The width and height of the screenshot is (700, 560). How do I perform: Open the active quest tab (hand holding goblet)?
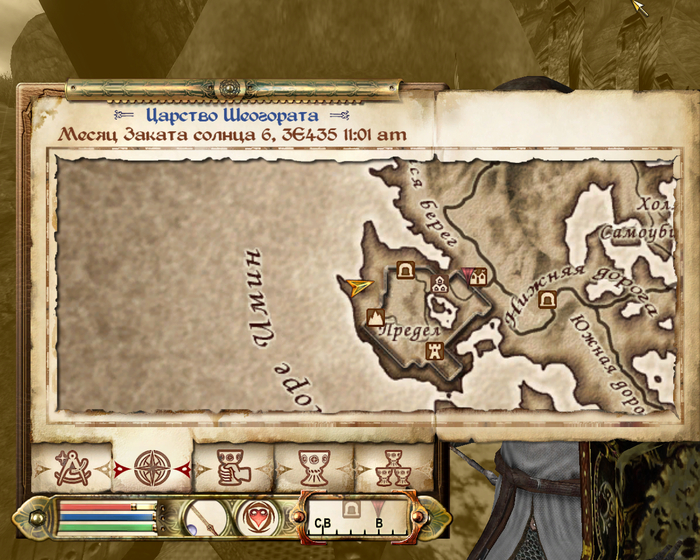point(233,467)
